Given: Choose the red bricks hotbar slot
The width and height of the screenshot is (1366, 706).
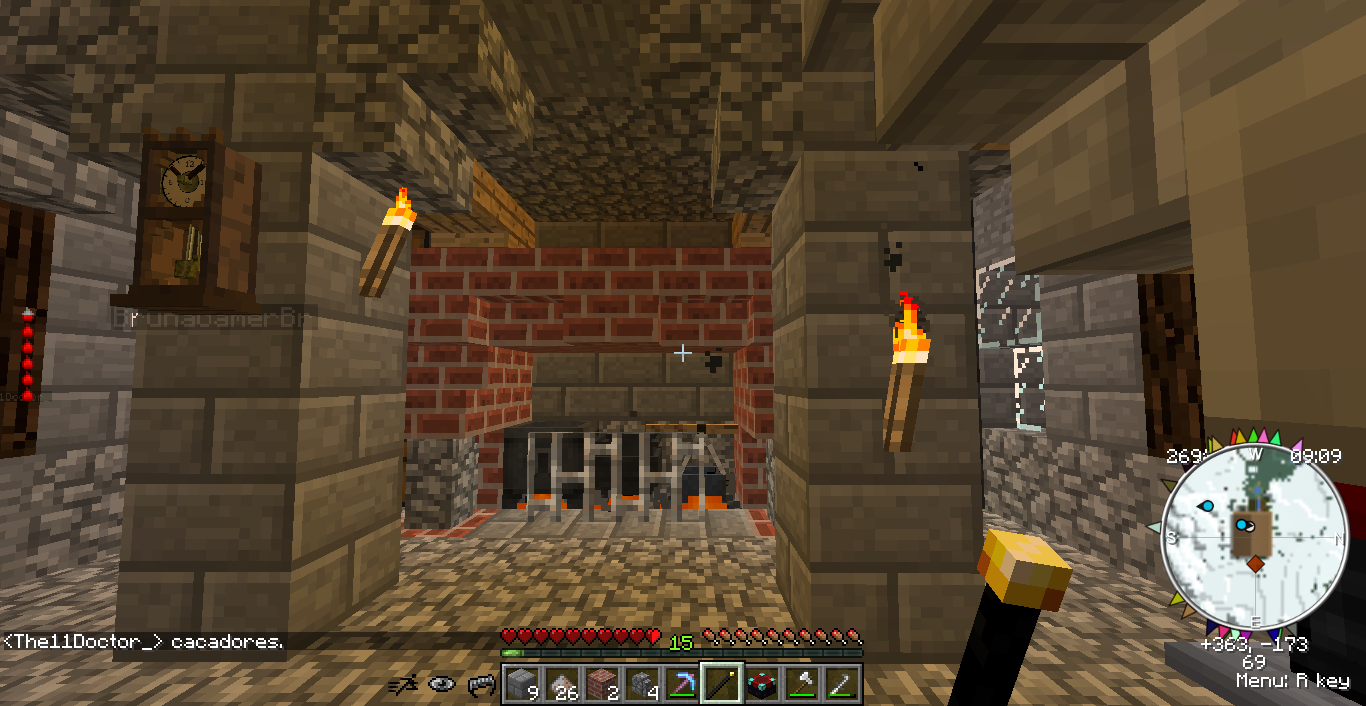Looking at the screenshot, I should pos(600,684).
